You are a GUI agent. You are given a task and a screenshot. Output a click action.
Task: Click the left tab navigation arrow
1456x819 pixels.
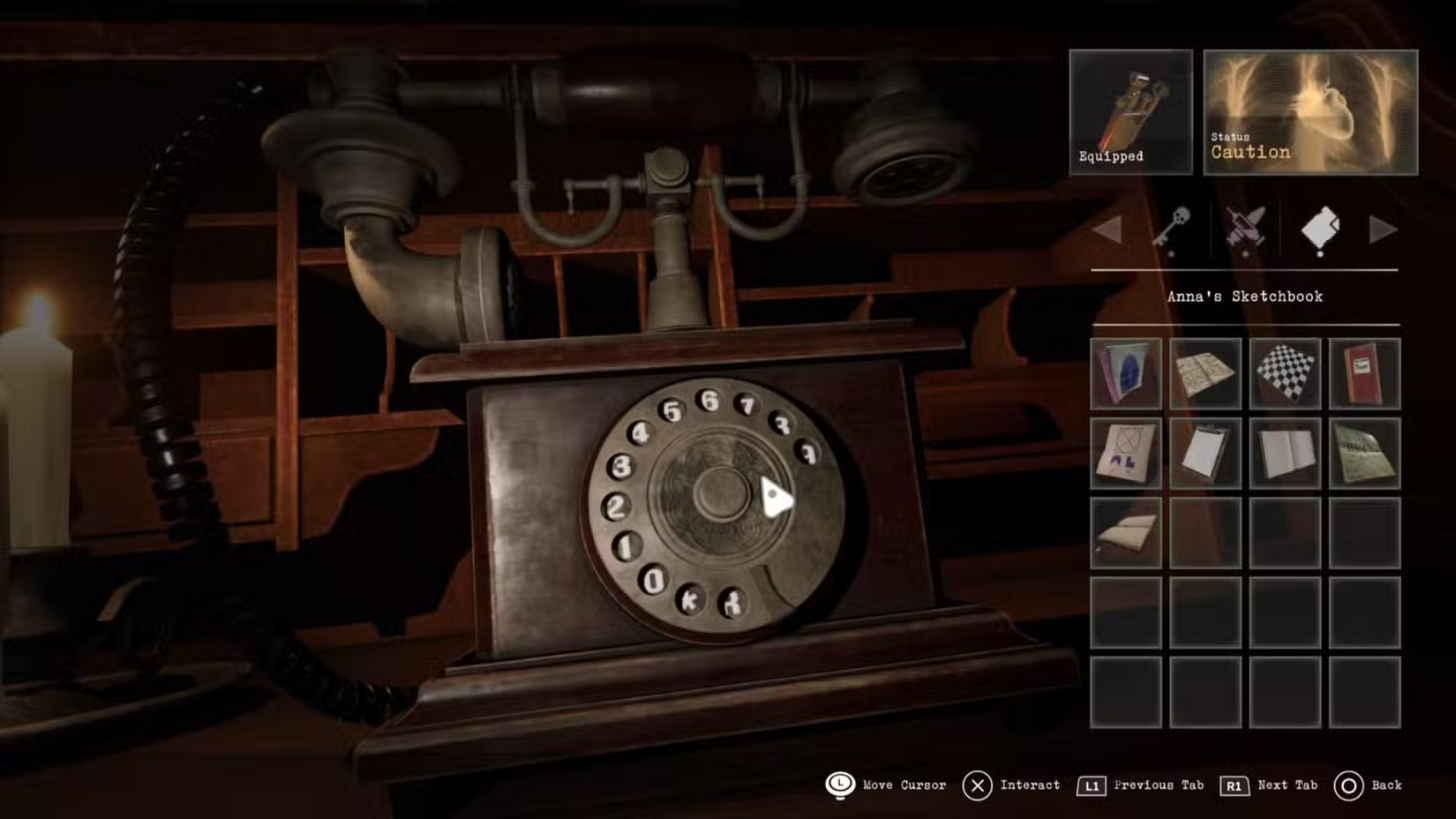coord(1110,229)
